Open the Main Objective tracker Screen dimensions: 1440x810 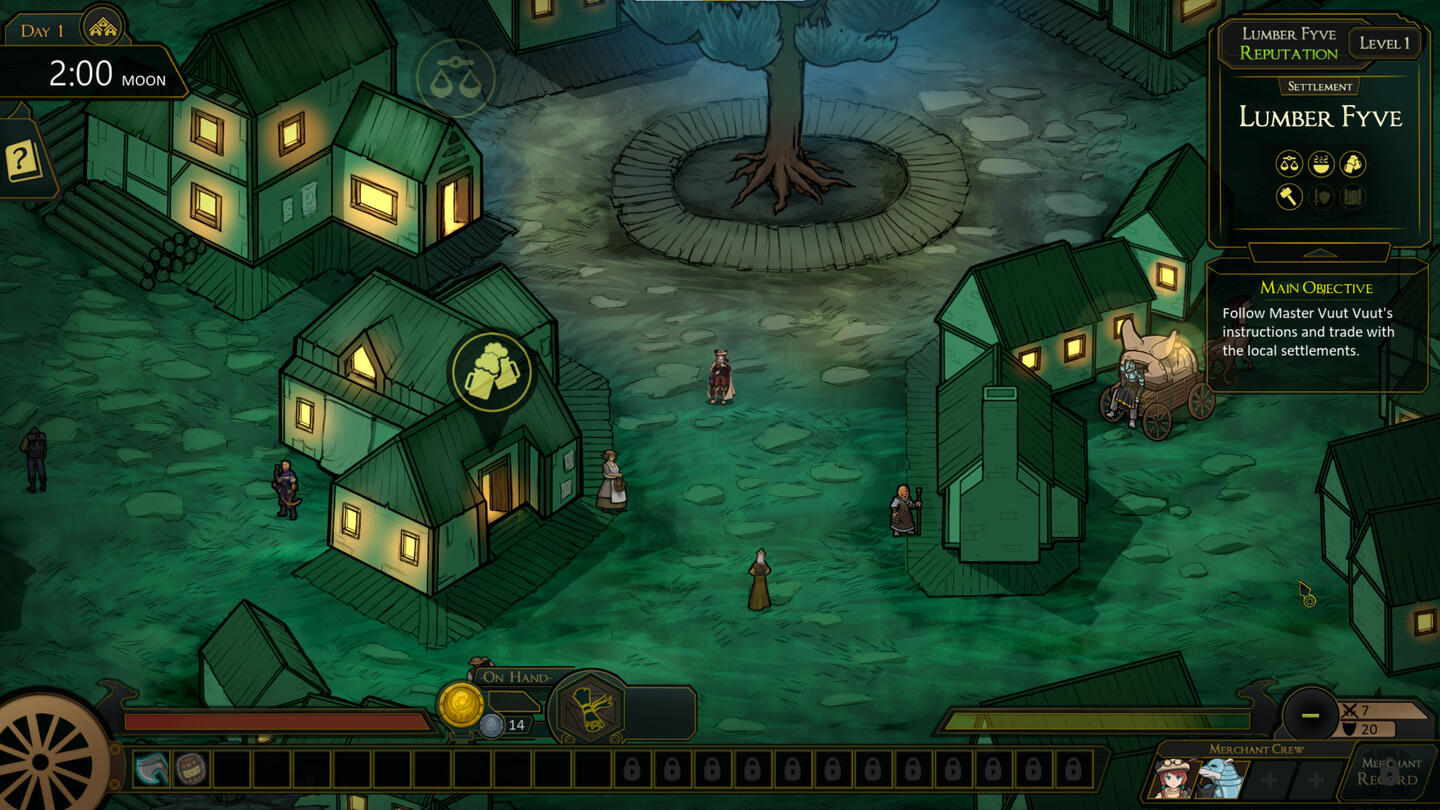[x=1316, y=288]
